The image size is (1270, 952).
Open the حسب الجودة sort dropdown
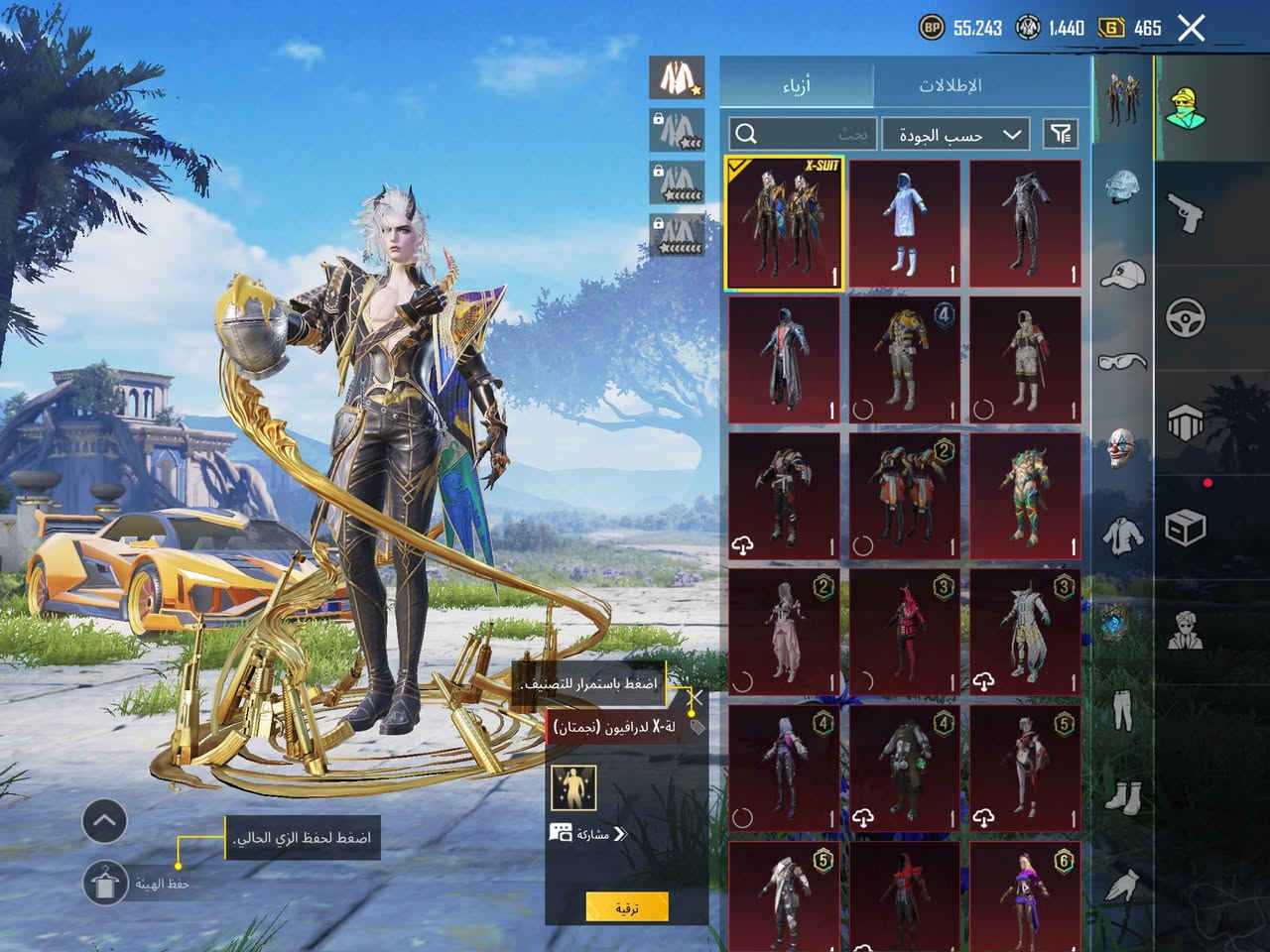tap(955, 134)
